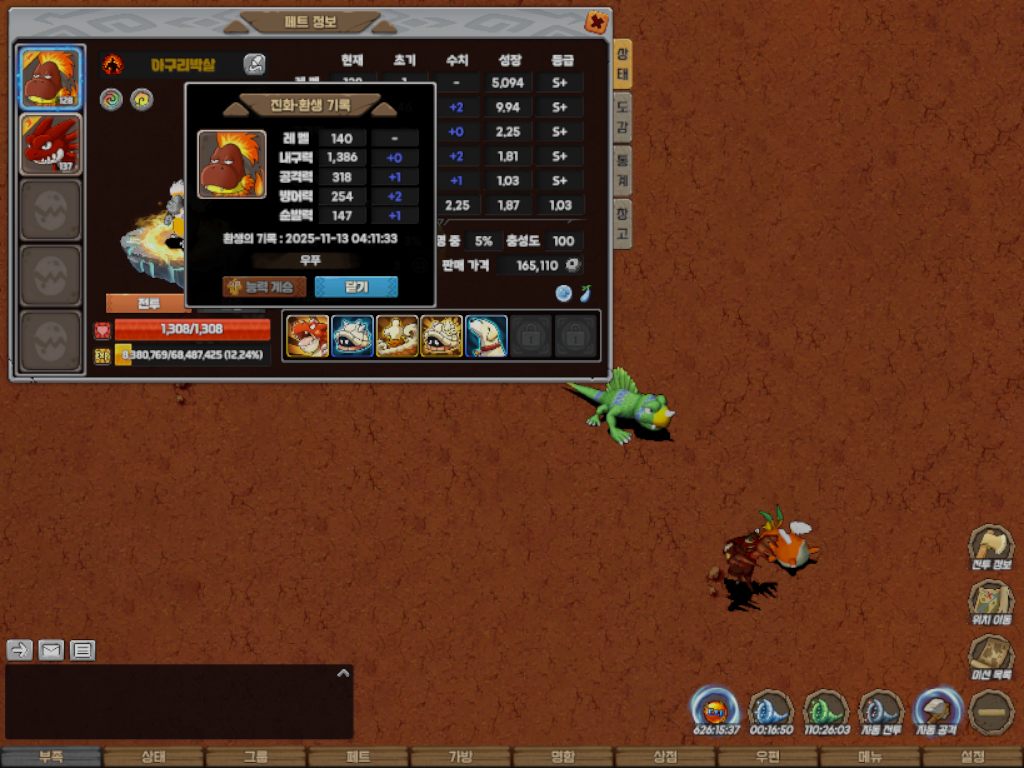Close the 진화·환생 기록 popup with 닫기
Viewport: 1024px width, 768px height.
coord(356,287)
